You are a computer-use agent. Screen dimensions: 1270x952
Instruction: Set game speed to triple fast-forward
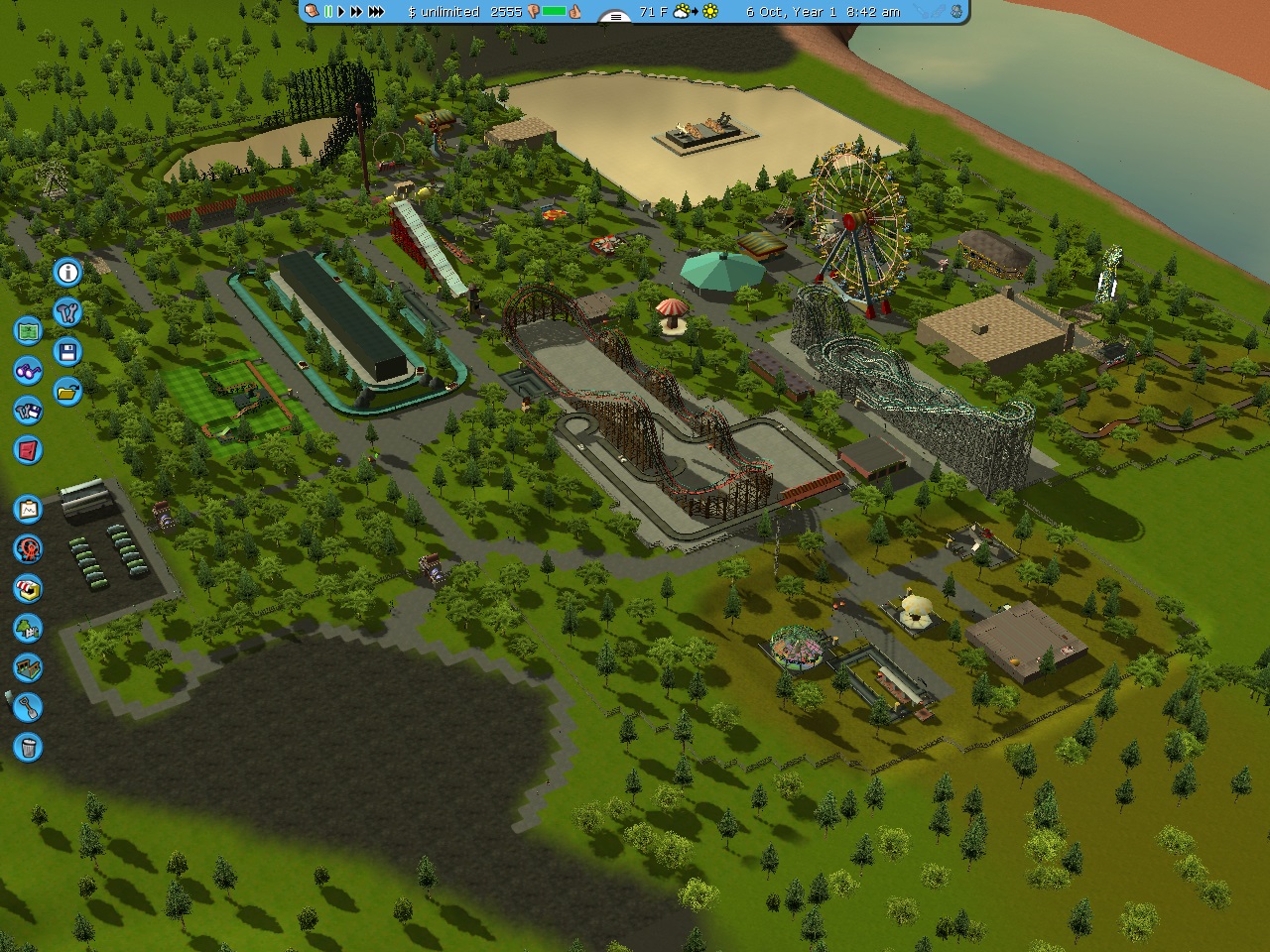pos(376,12)
